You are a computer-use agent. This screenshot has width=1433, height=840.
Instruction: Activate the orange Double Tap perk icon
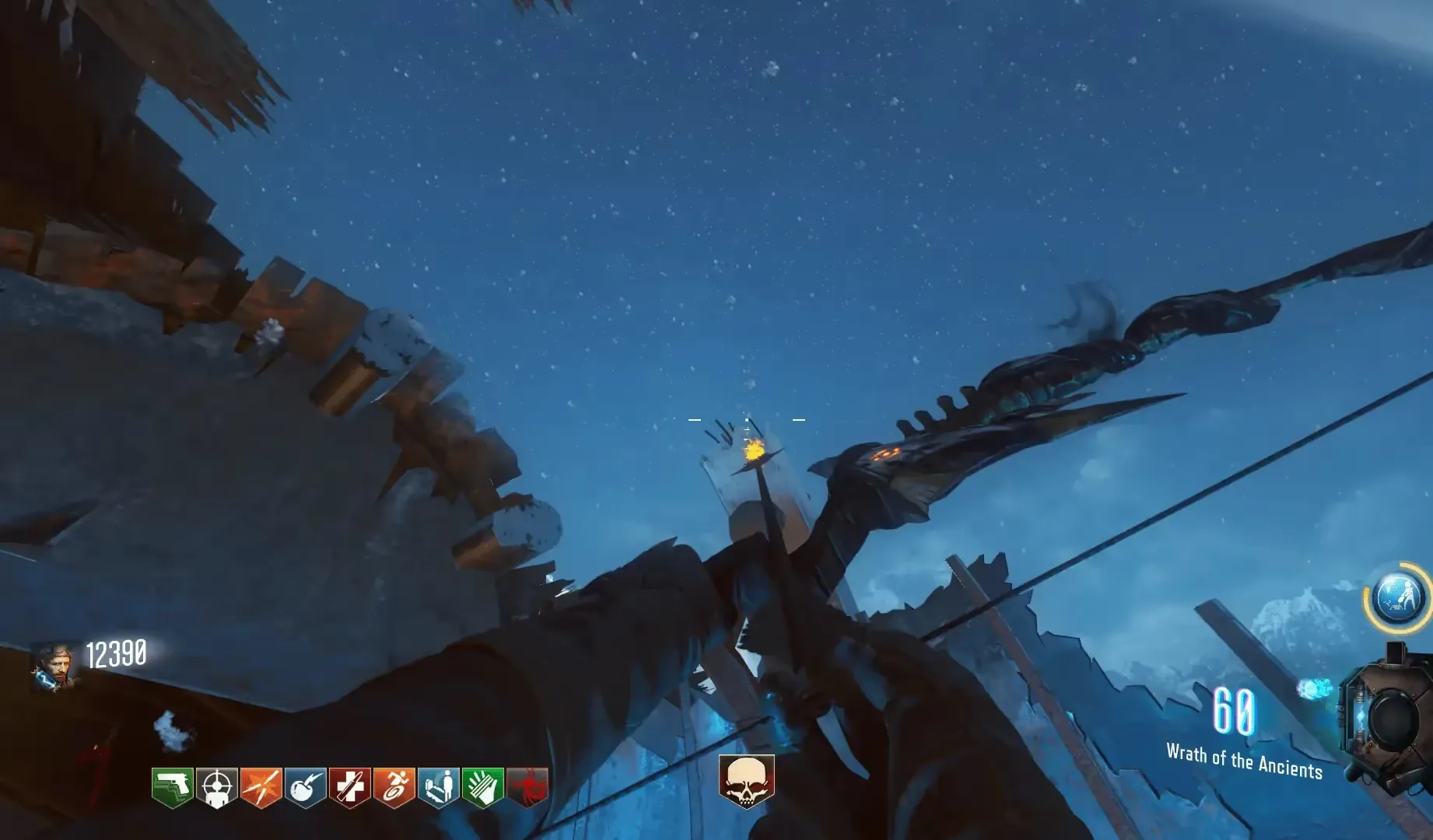[x=261, y=787]
